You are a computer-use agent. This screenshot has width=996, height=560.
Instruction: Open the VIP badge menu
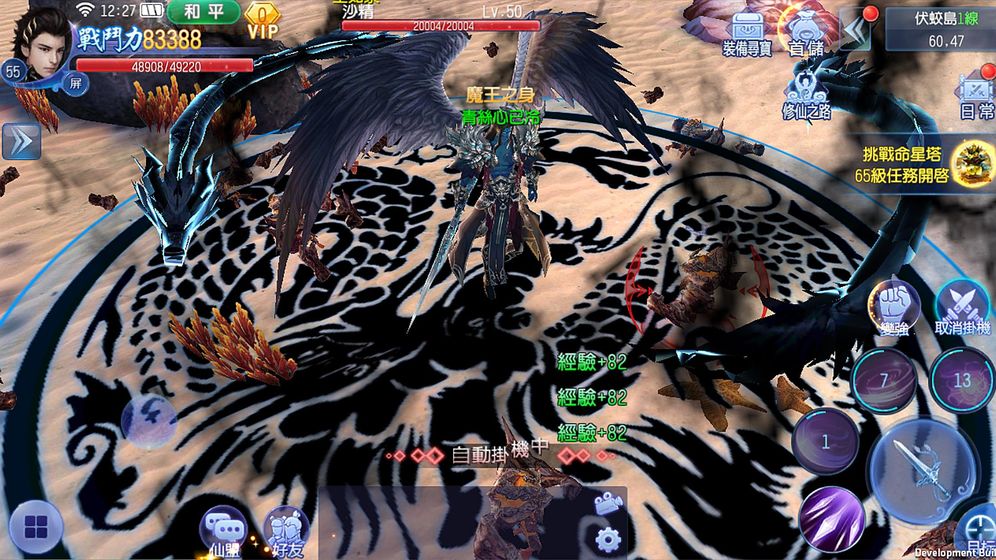pos(262,19)
